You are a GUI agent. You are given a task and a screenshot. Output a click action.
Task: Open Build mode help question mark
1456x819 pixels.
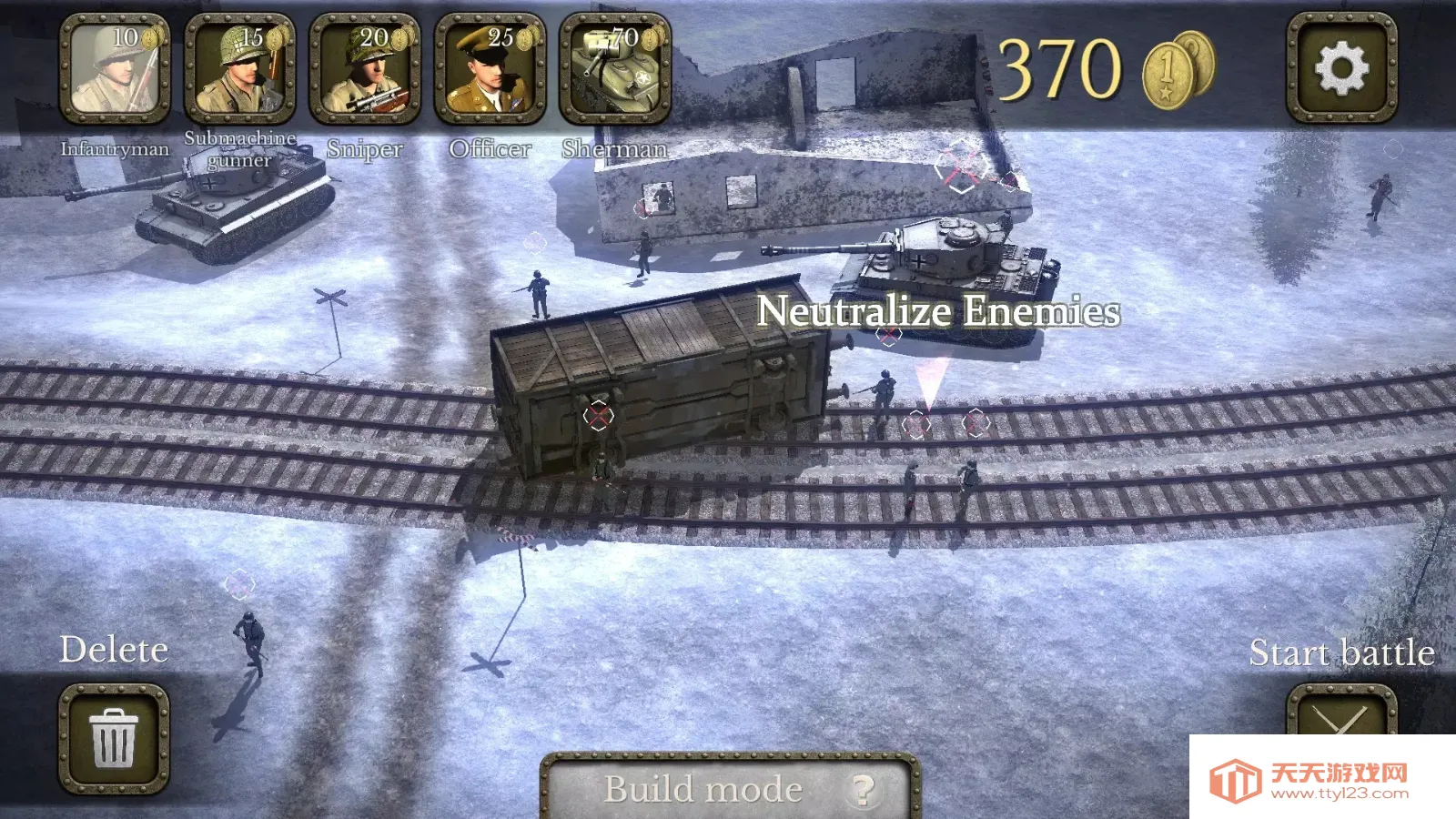tap(862, 789)
